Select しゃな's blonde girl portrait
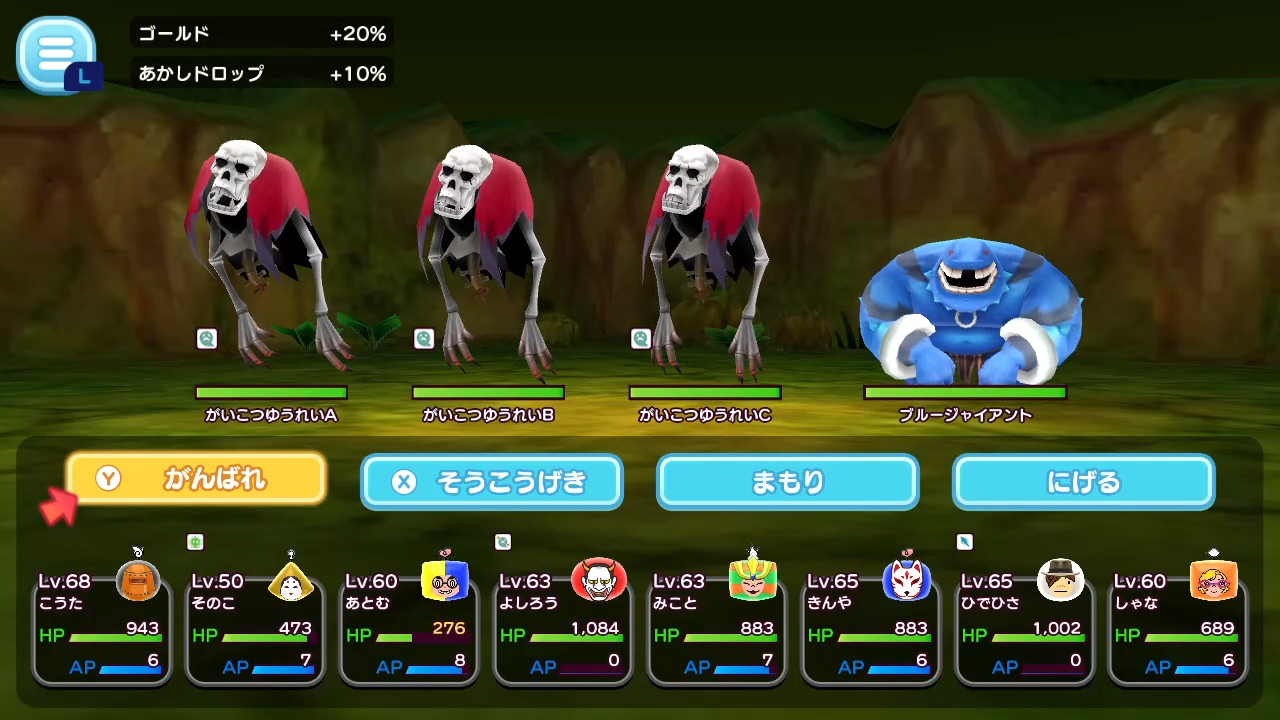Image resolution: width=1280 pixels, height=720 pixels. click(x=1215, y=581)
